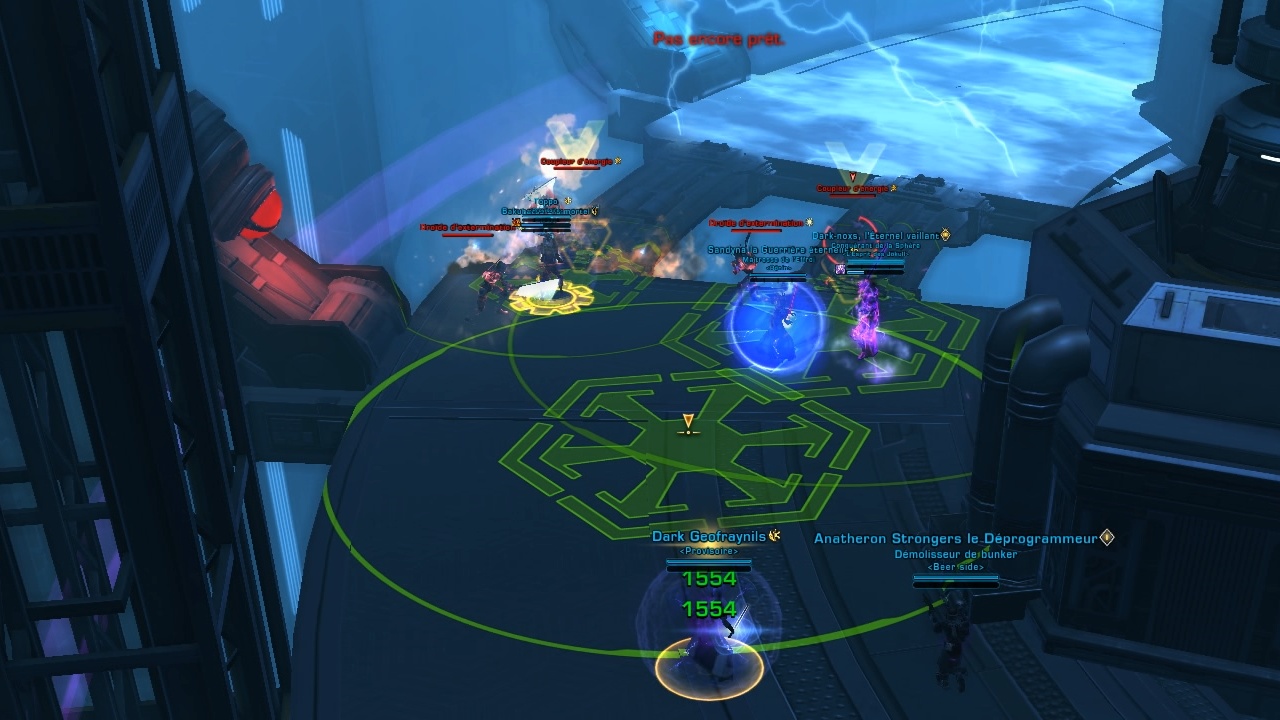Target the Droide d'extermination on the left

coord(464,227)
